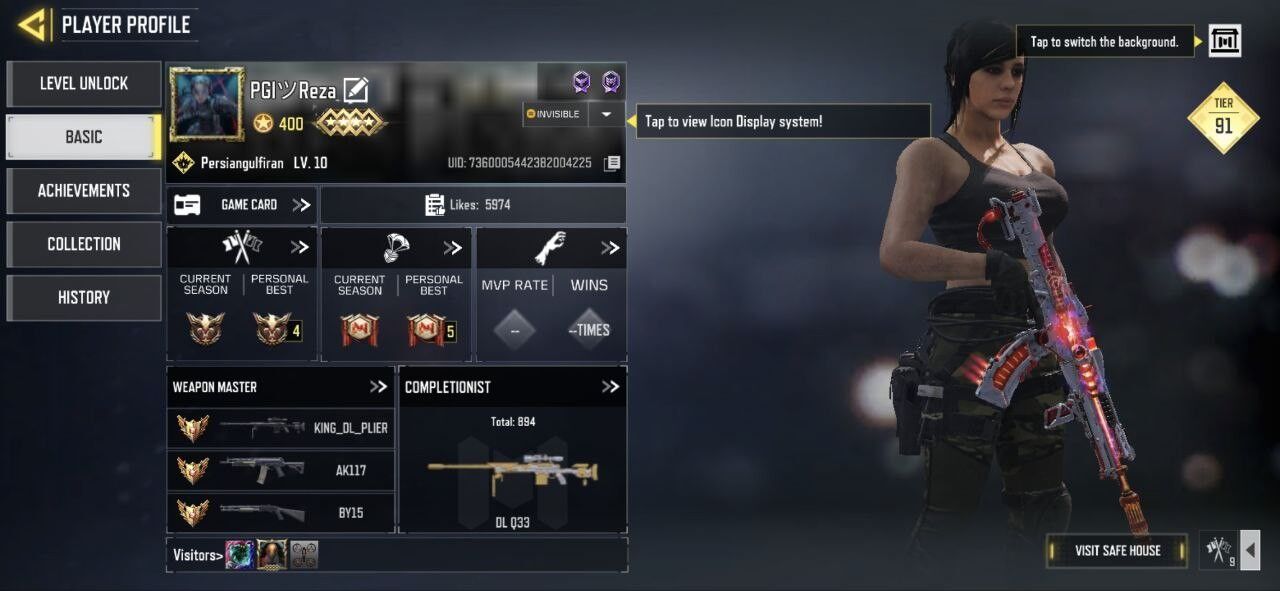This screenshot has height=591, width=1280.
Task: Click the player avatar portrait
Action: [207, 104]
